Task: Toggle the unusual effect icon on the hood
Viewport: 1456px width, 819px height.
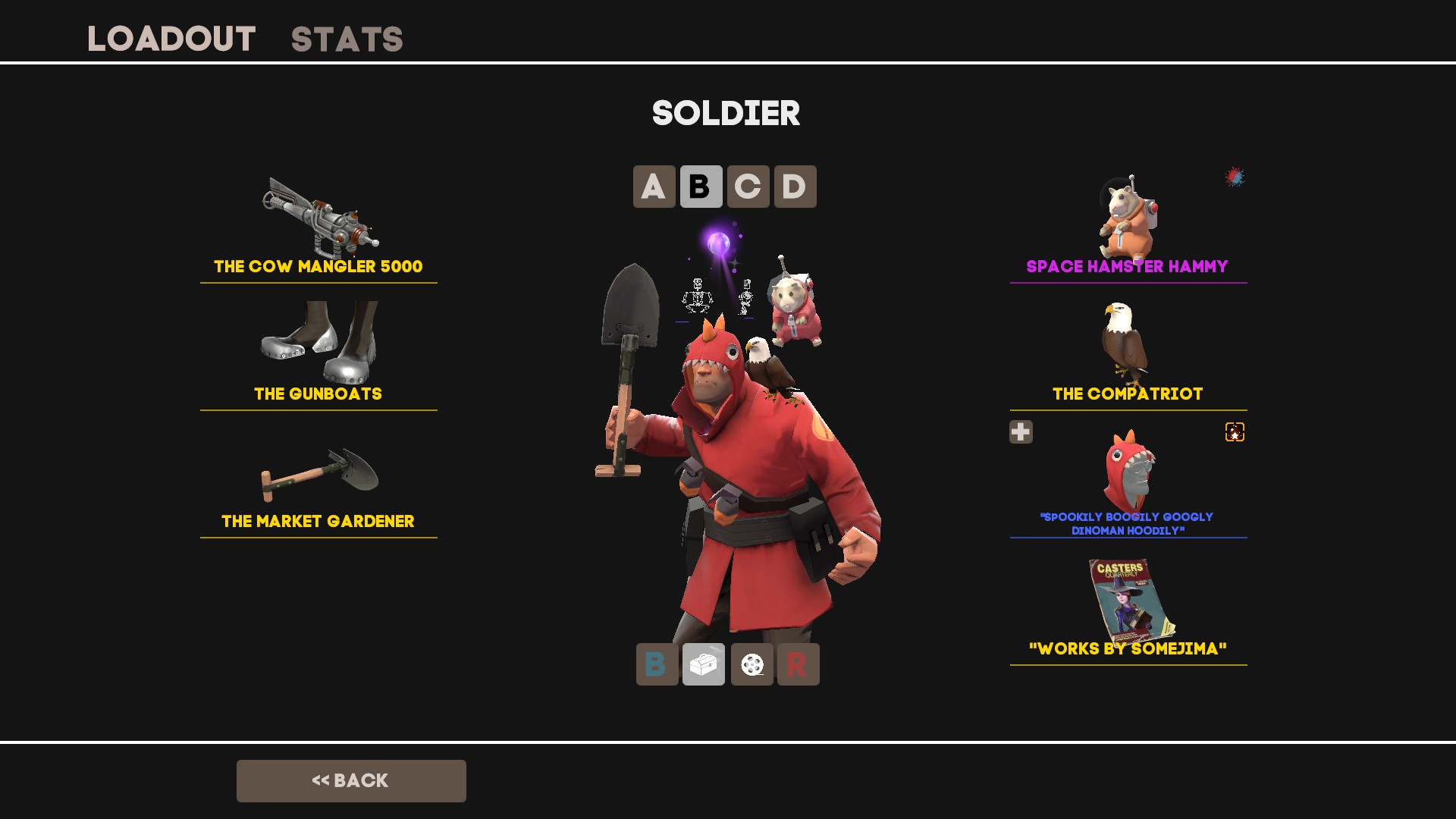Action: [1235, 431]
